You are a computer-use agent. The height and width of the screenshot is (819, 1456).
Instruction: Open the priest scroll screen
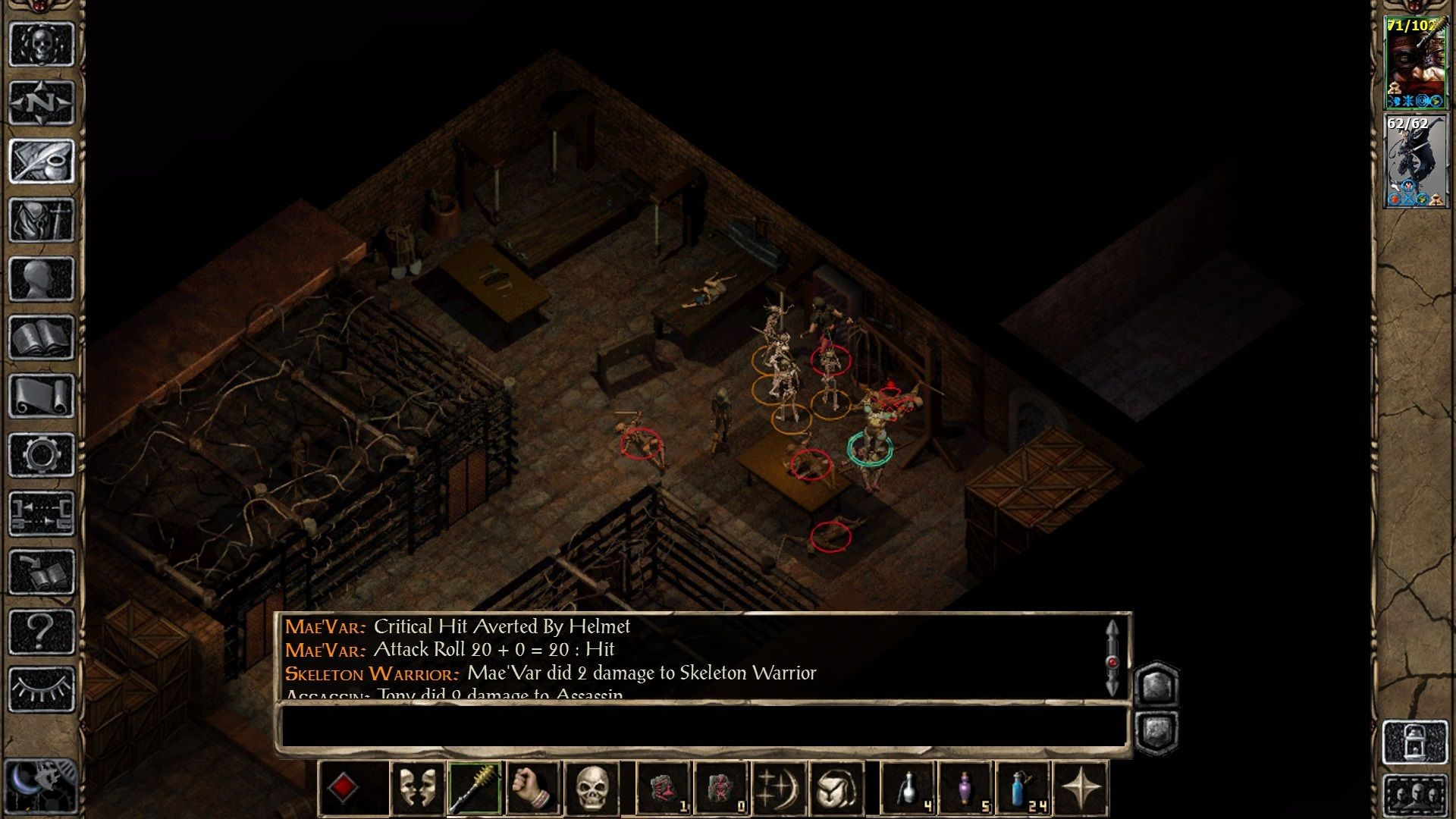coord(42,397)
